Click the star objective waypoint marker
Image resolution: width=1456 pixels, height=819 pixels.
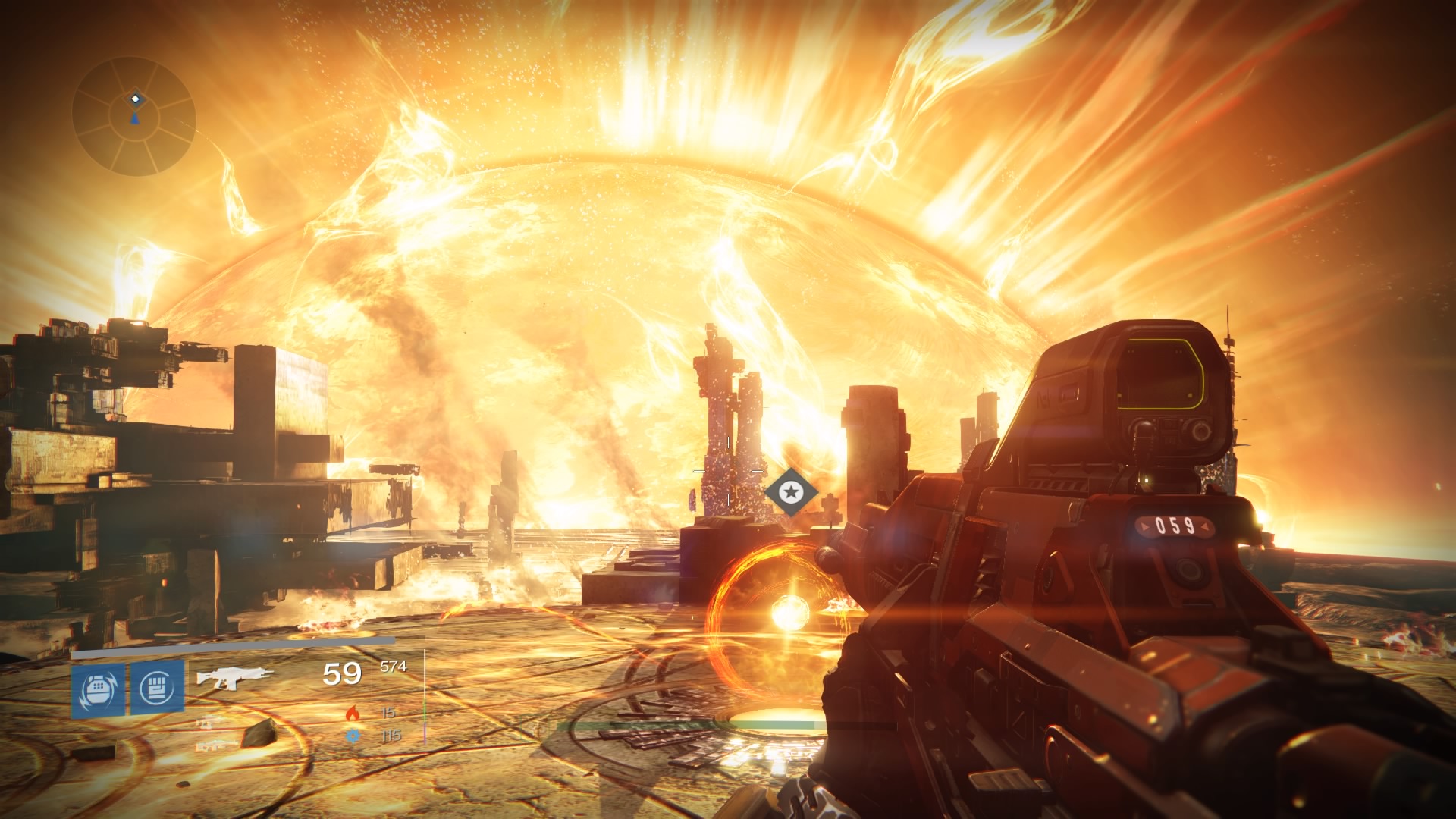791,493
